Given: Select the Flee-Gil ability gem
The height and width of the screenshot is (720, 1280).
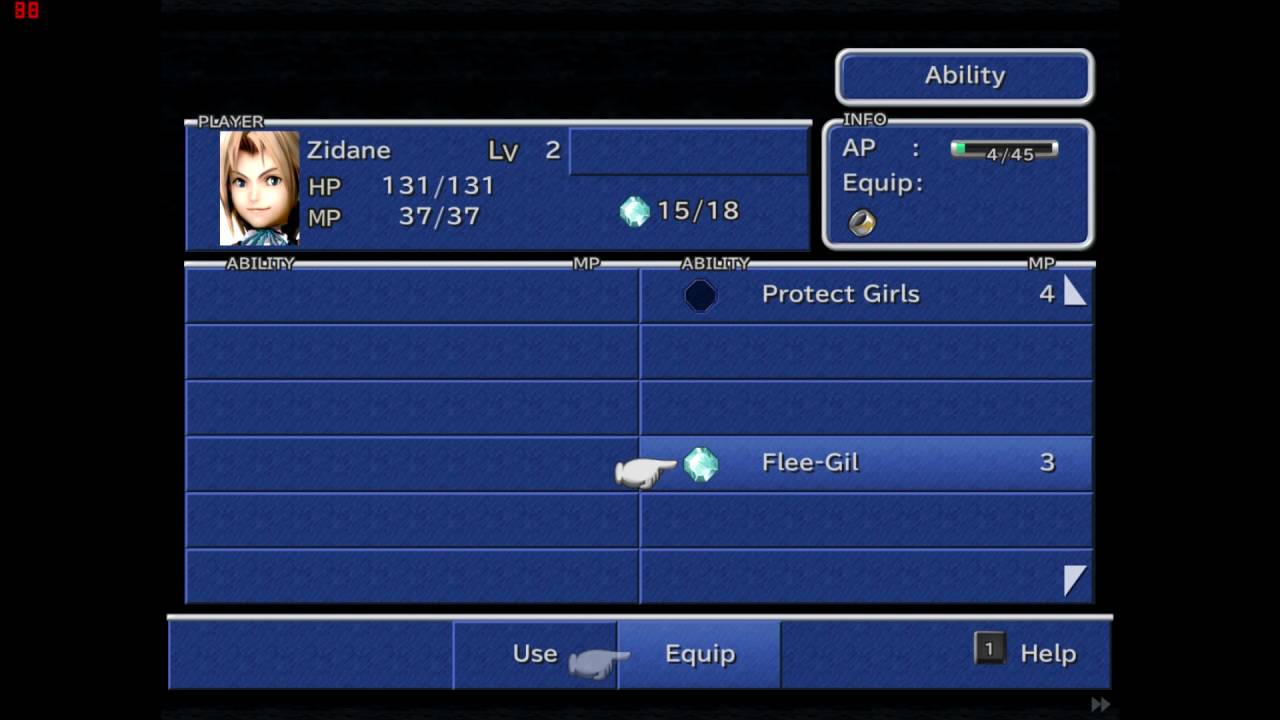Looking at the screenshot, I should pos(700,463).
